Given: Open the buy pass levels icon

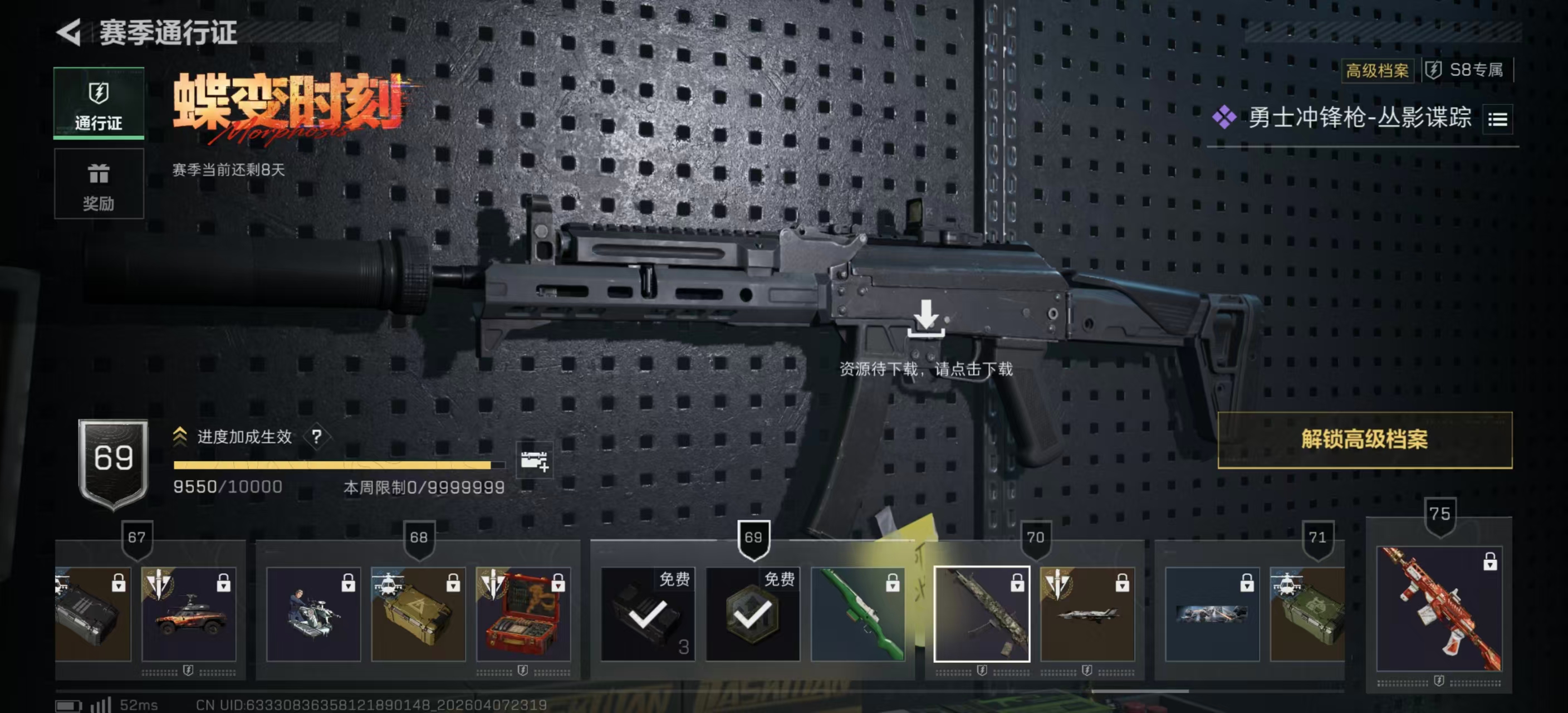Looking at the screenshot, I should tap(534, 461).
